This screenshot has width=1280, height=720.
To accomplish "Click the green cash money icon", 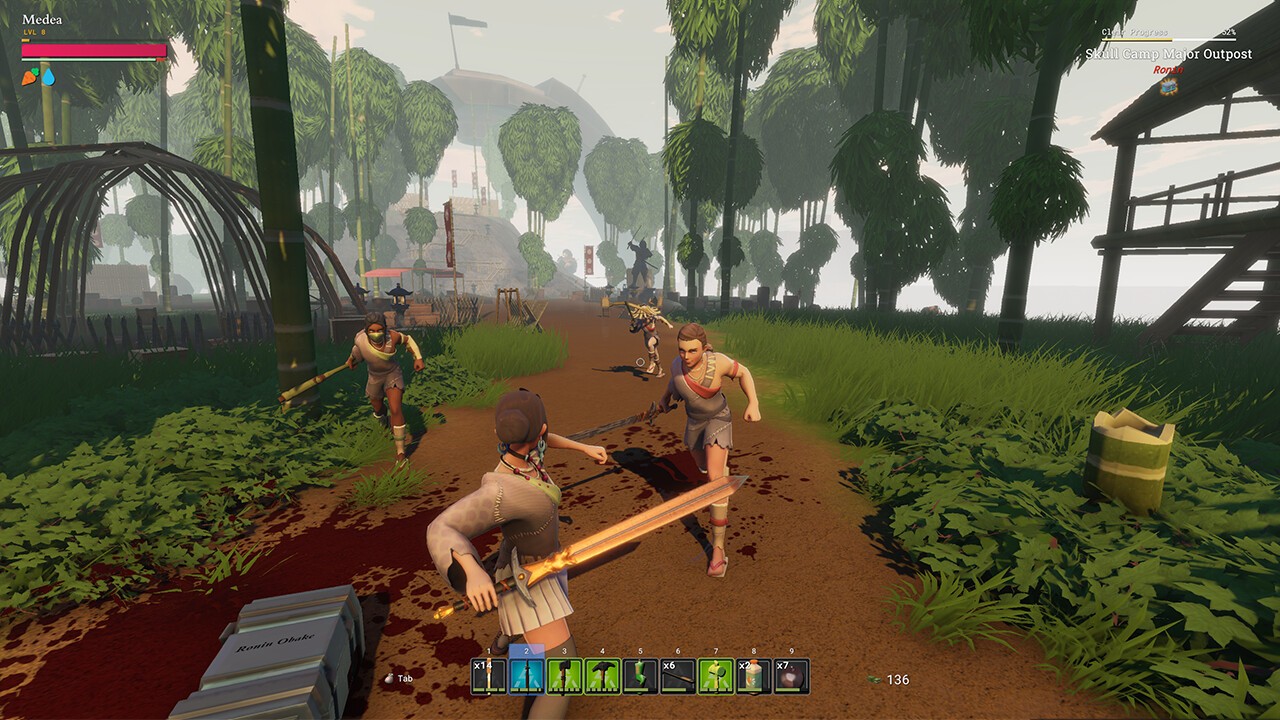I will 874,680.
